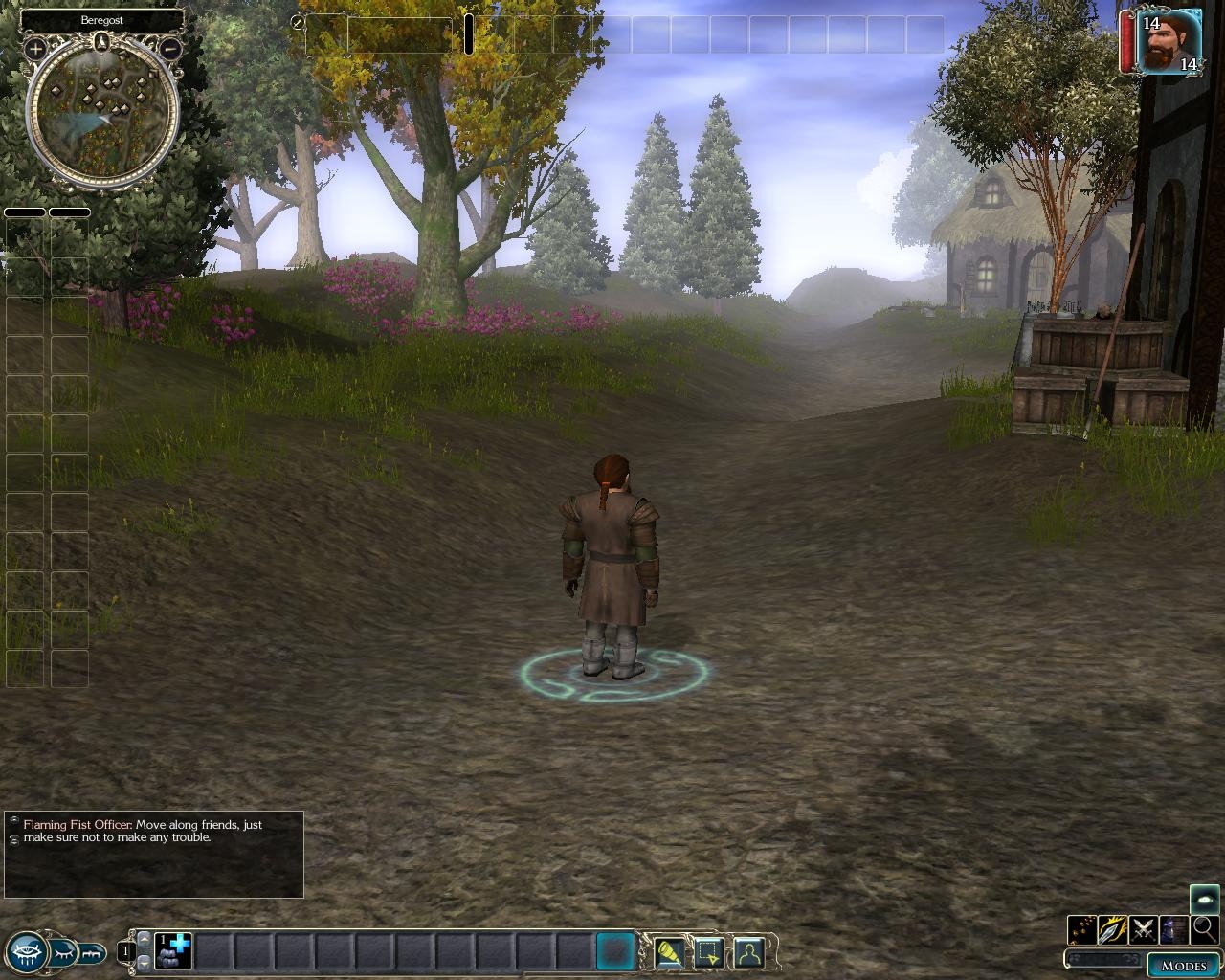Toggle the crossed swords combat mode
The width and height of the screenshot is (1225, 980).
[1143, 929]
